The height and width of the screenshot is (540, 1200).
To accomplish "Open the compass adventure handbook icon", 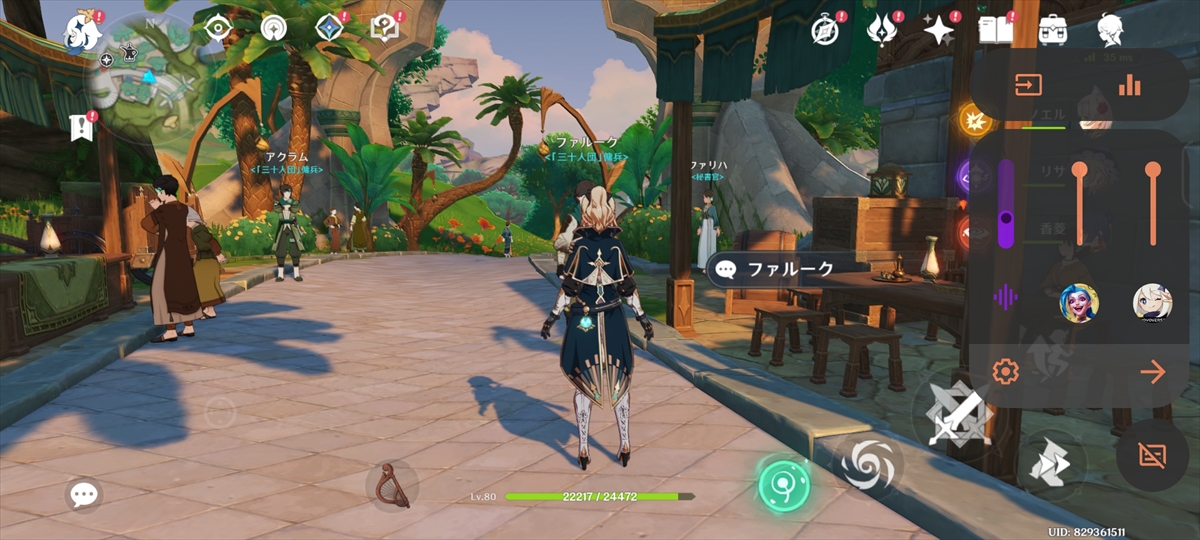I will click(x=825, y=29).
